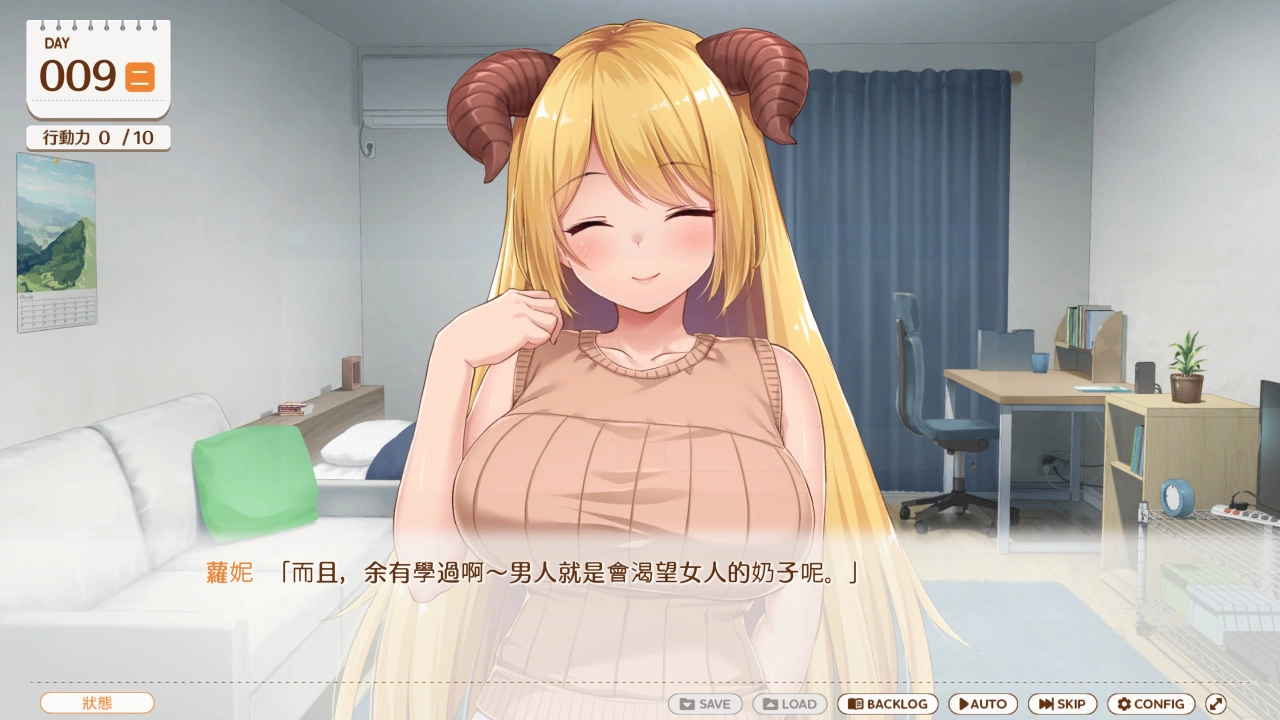The height and width of the screenshot is (720, 1280).
Task: Click the 行動力 0/10 action-points meter
Action: 97,137
